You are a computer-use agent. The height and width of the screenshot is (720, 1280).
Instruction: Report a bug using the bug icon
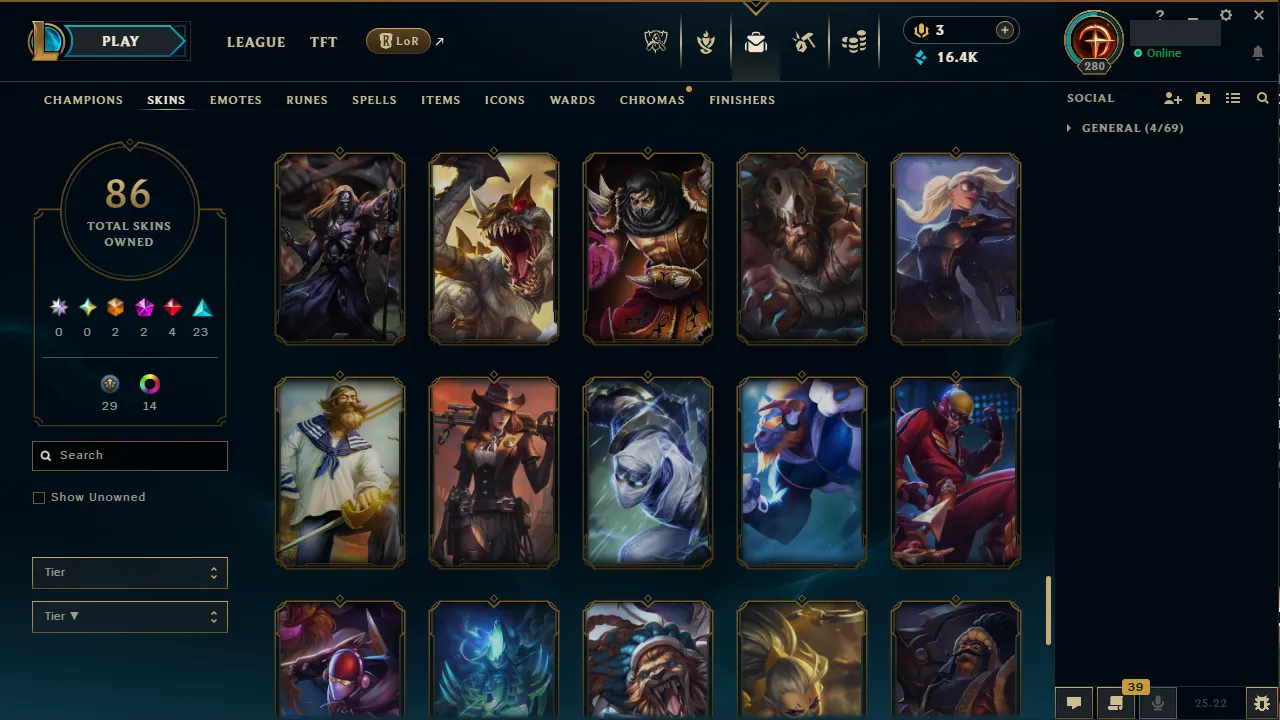(1261, 702)
